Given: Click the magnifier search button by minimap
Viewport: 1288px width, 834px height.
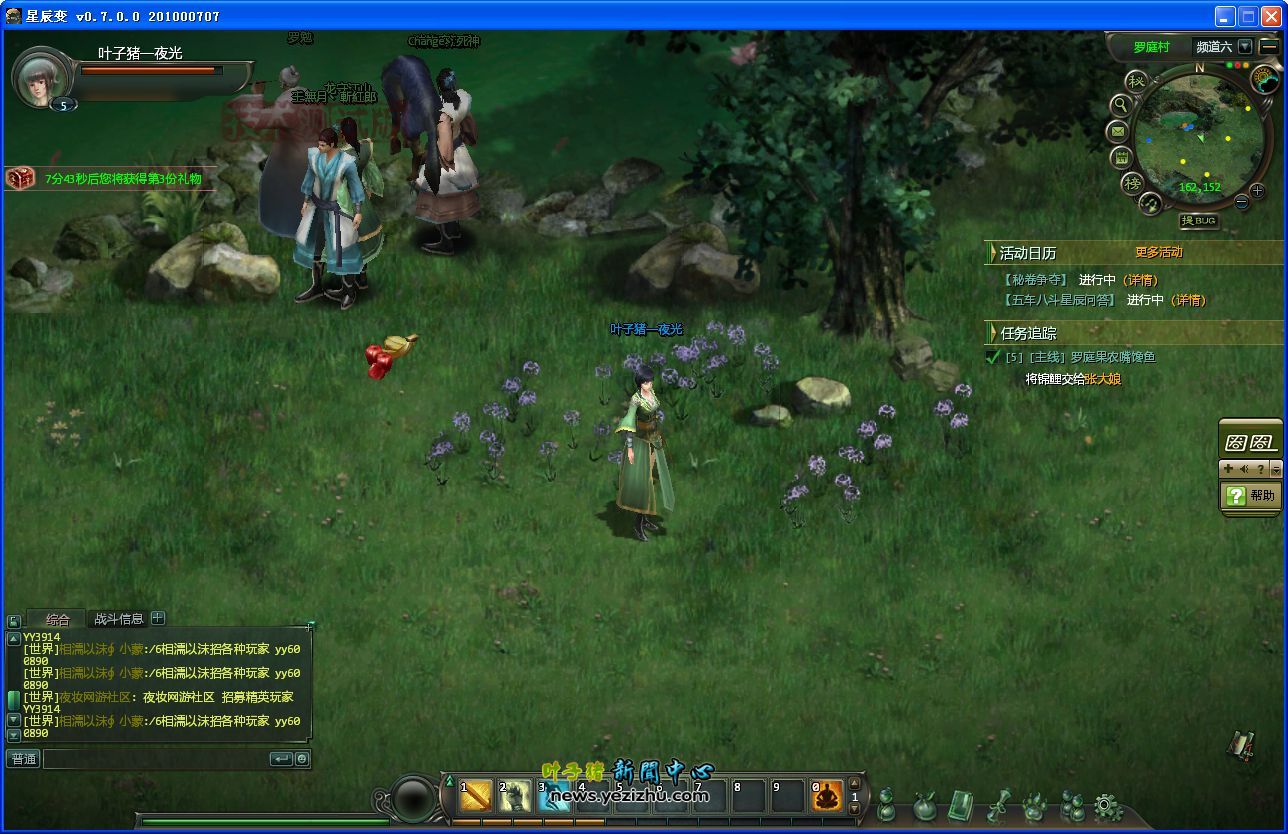Looking at the screenshot, I should 1122,104.
